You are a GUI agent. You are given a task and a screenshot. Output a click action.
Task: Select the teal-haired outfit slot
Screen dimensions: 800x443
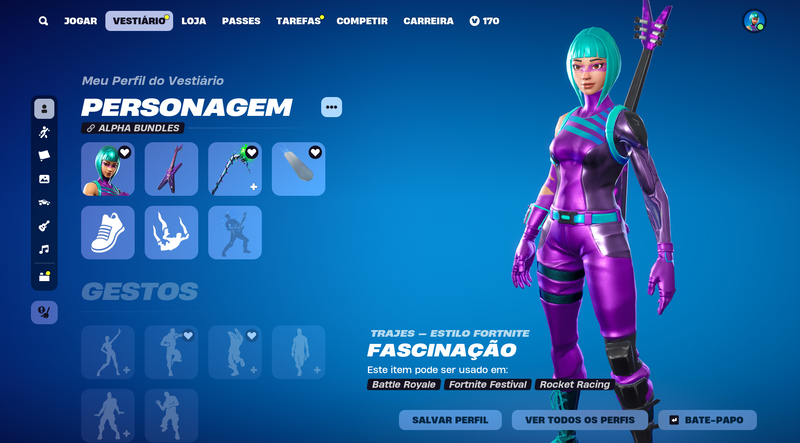pyautogui.click(x=108, y=169)
